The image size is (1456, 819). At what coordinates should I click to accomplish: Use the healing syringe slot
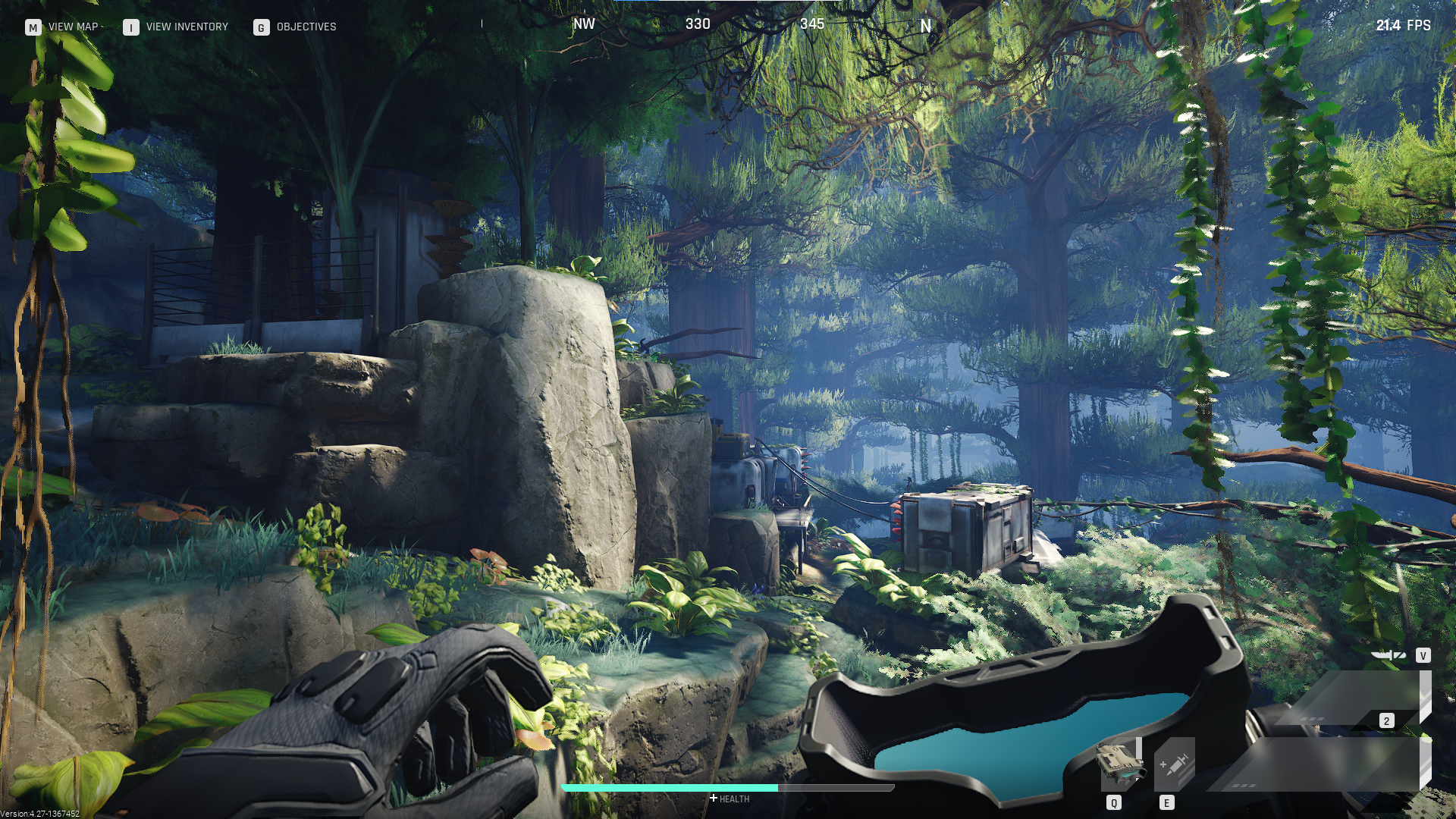[1173, 764]
